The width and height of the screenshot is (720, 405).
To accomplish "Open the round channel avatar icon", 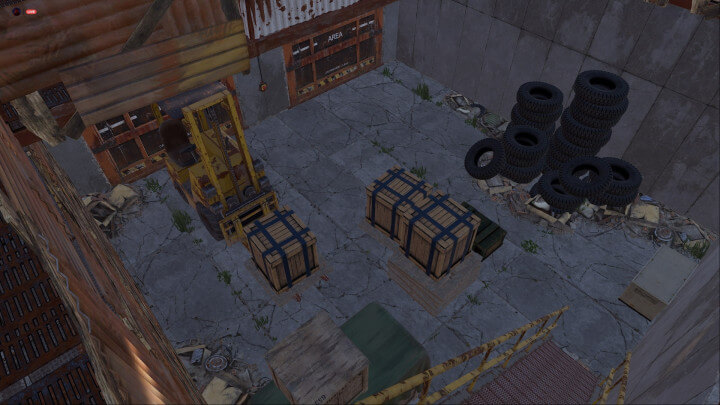I will pos(16,11).
